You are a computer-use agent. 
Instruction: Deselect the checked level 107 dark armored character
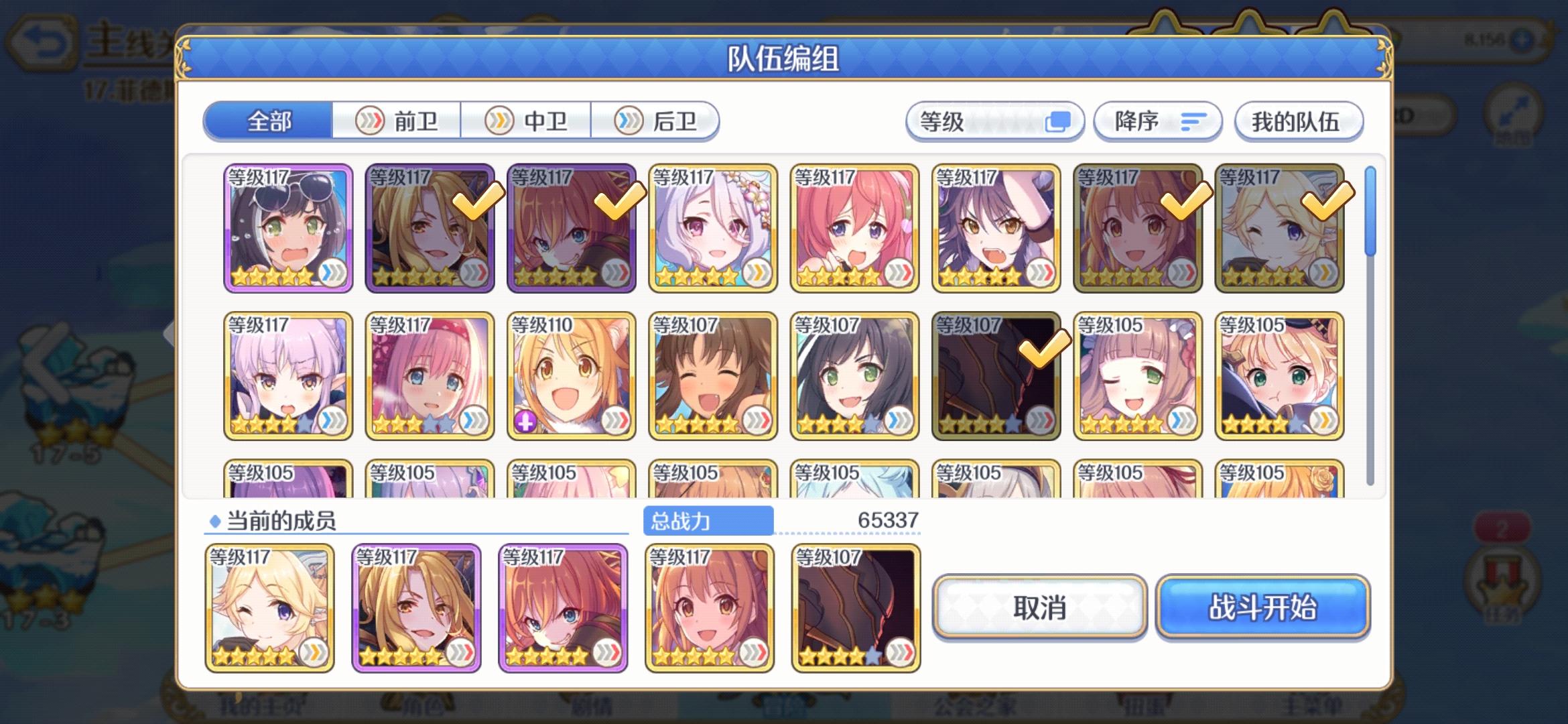(996, 372)
